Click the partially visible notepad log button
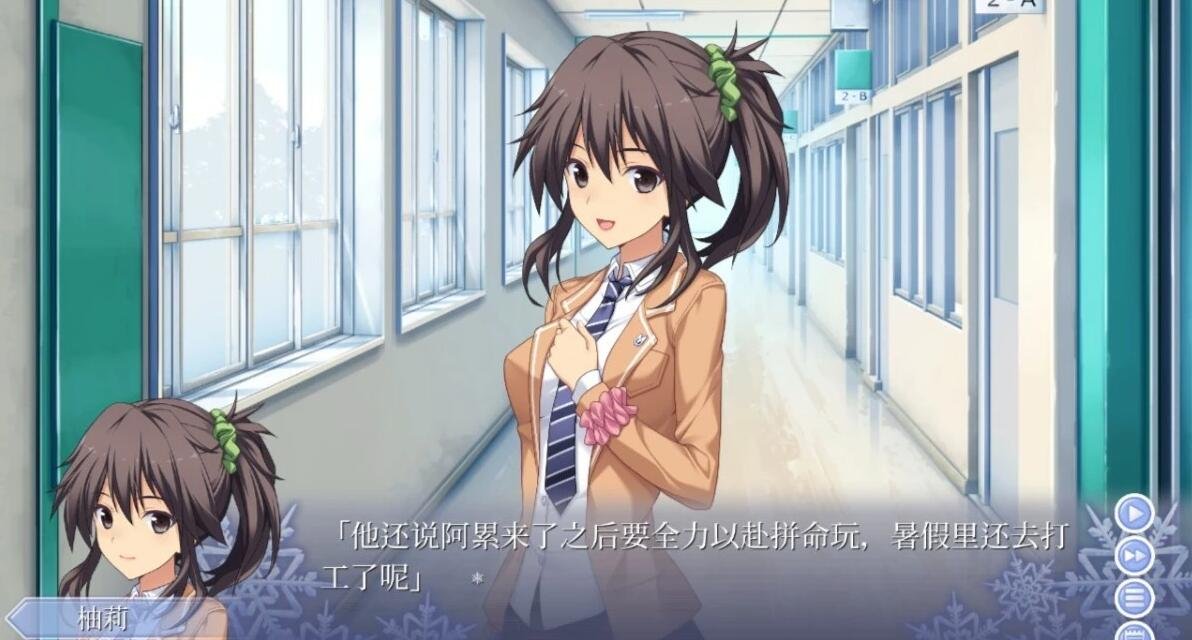The width and height of the screenshot is (1192, 640). pos(1134,632)
